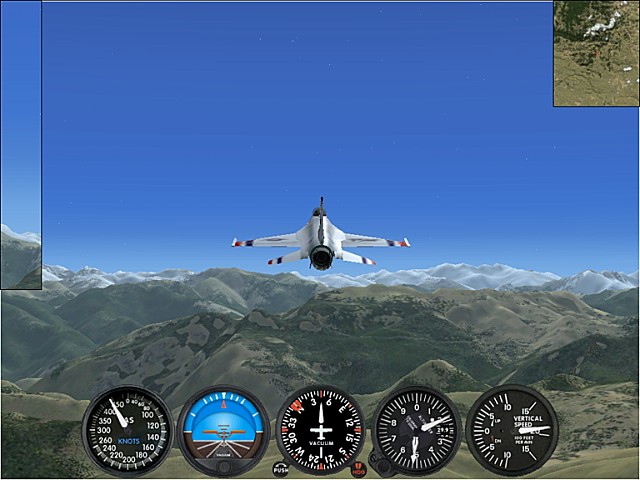Click the PUSH knob on heading gauge
640x480 pixels.
[x=280, y=469]
